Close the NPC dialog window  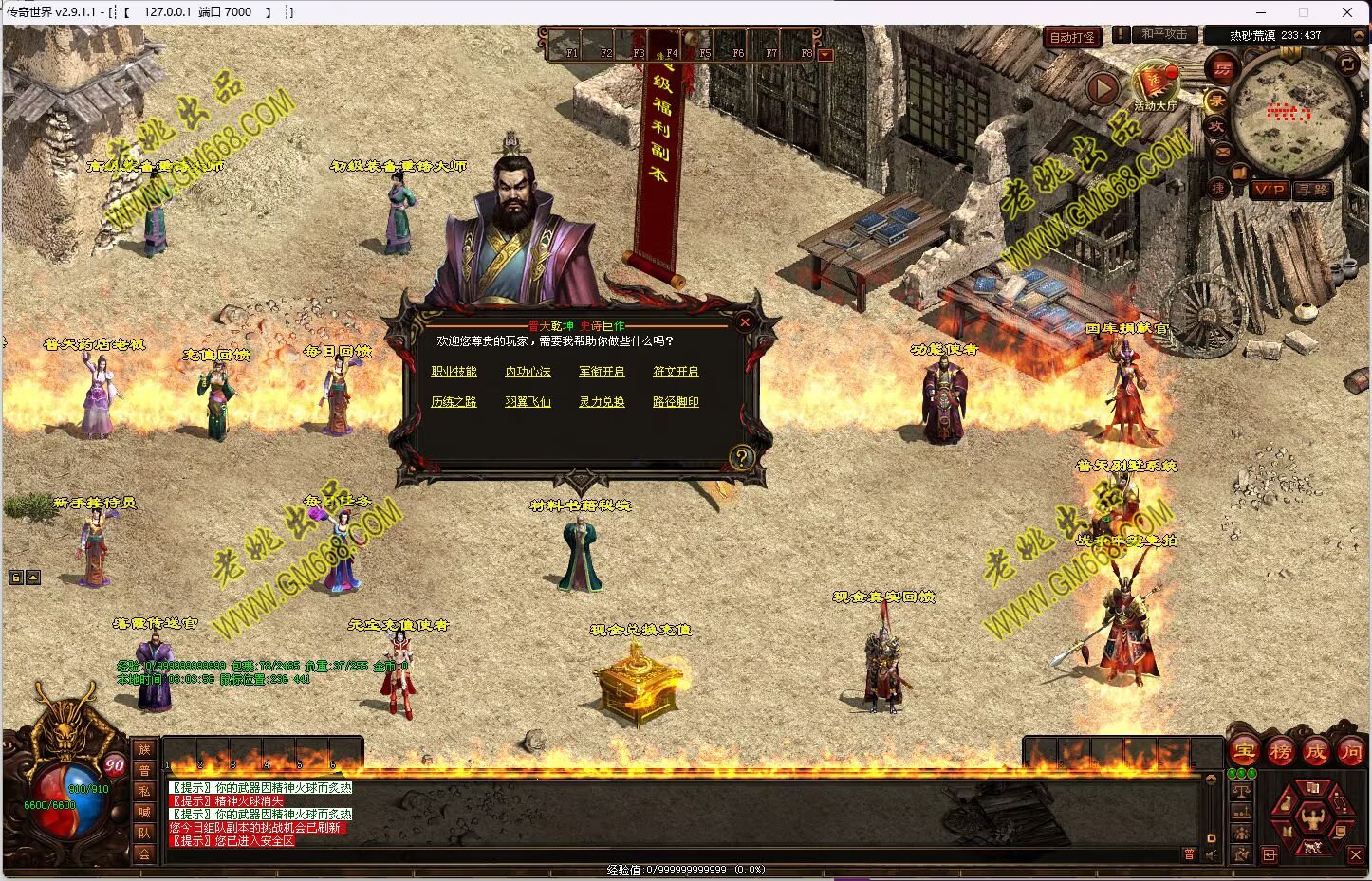(745, 322)
